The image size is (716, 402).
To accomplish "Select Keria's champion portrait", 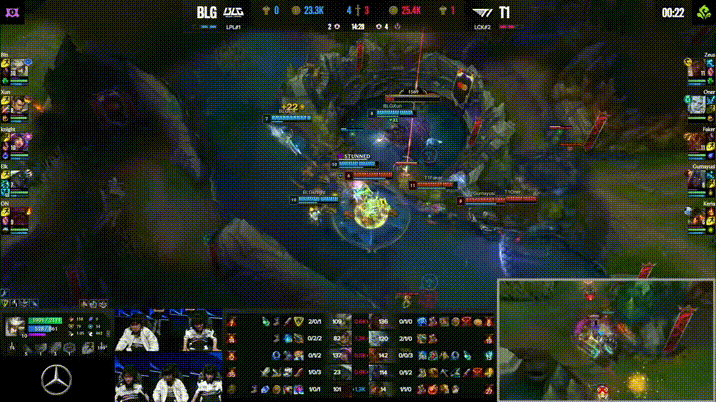I will pos(696,215).
